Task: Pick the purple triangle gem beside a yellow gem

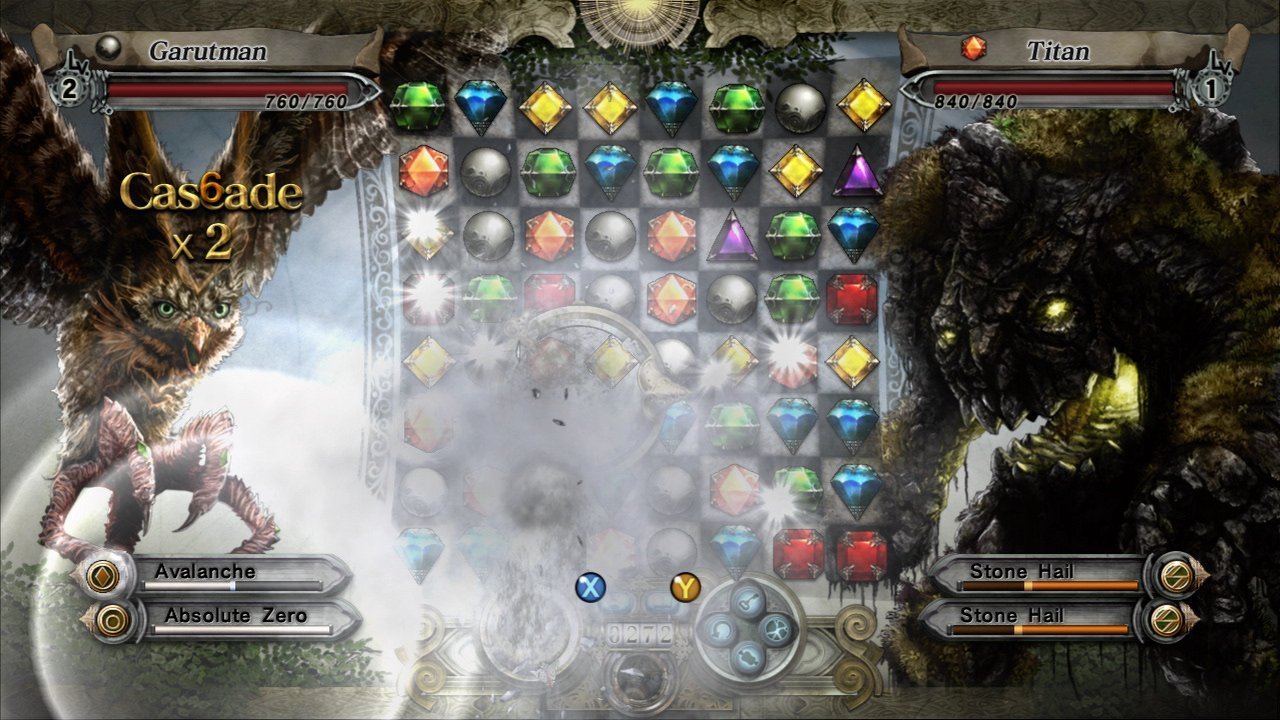Action: pyautogui.click(x=857, y=172)
